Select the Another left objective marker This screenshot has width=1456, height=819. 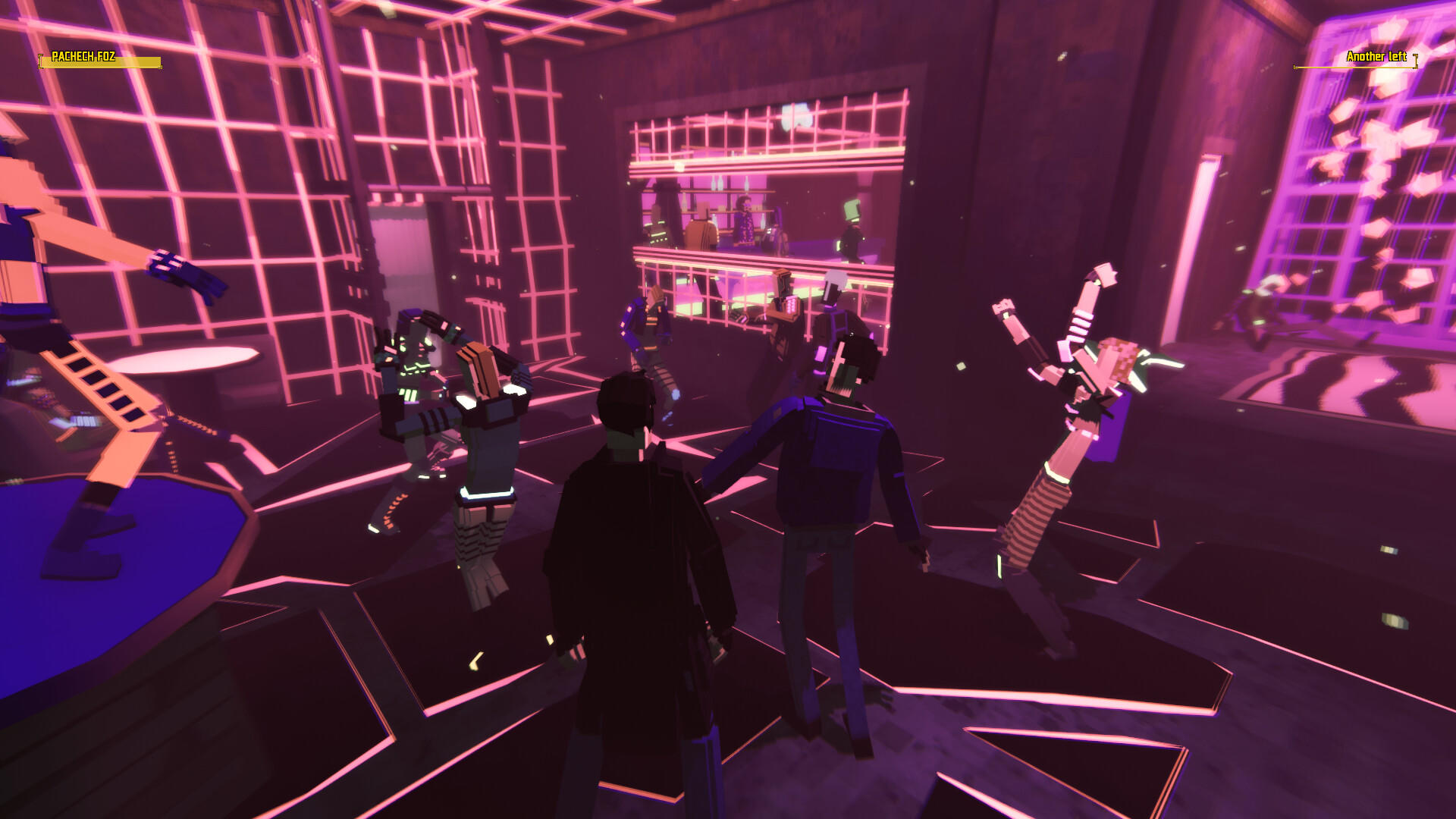(1376, 57)
